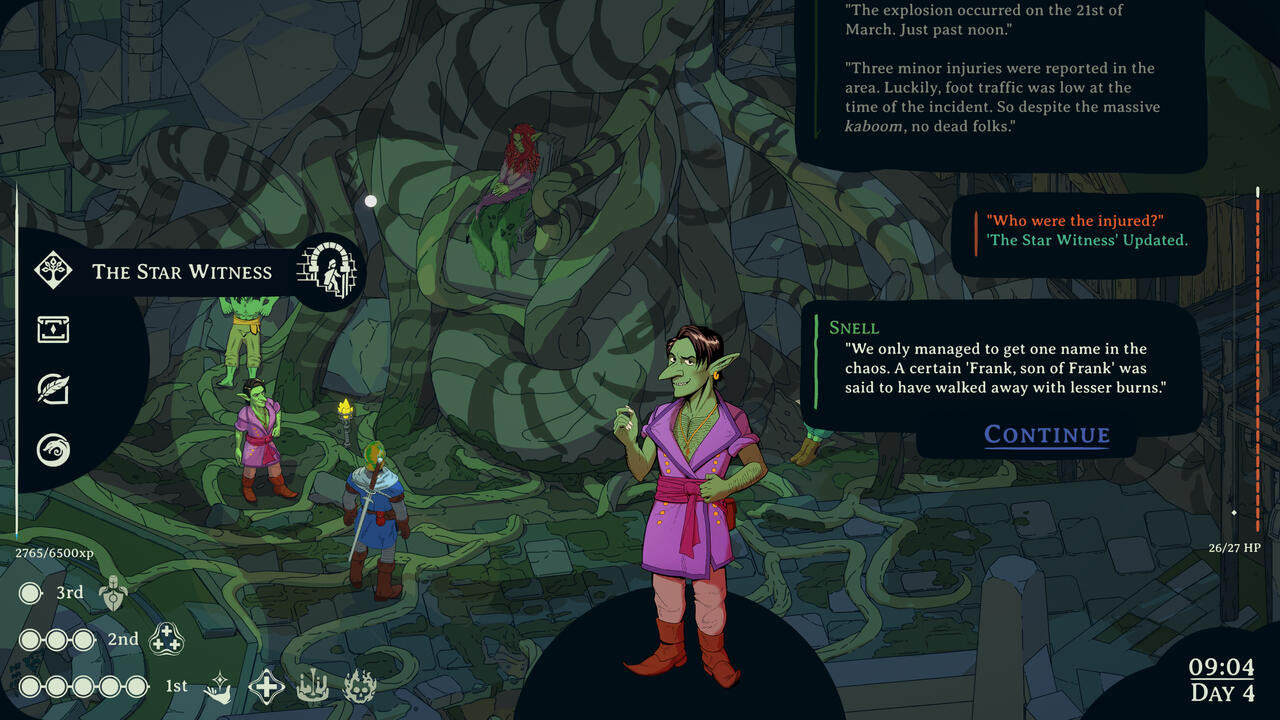Open the tree diamond menu icon

53,269
